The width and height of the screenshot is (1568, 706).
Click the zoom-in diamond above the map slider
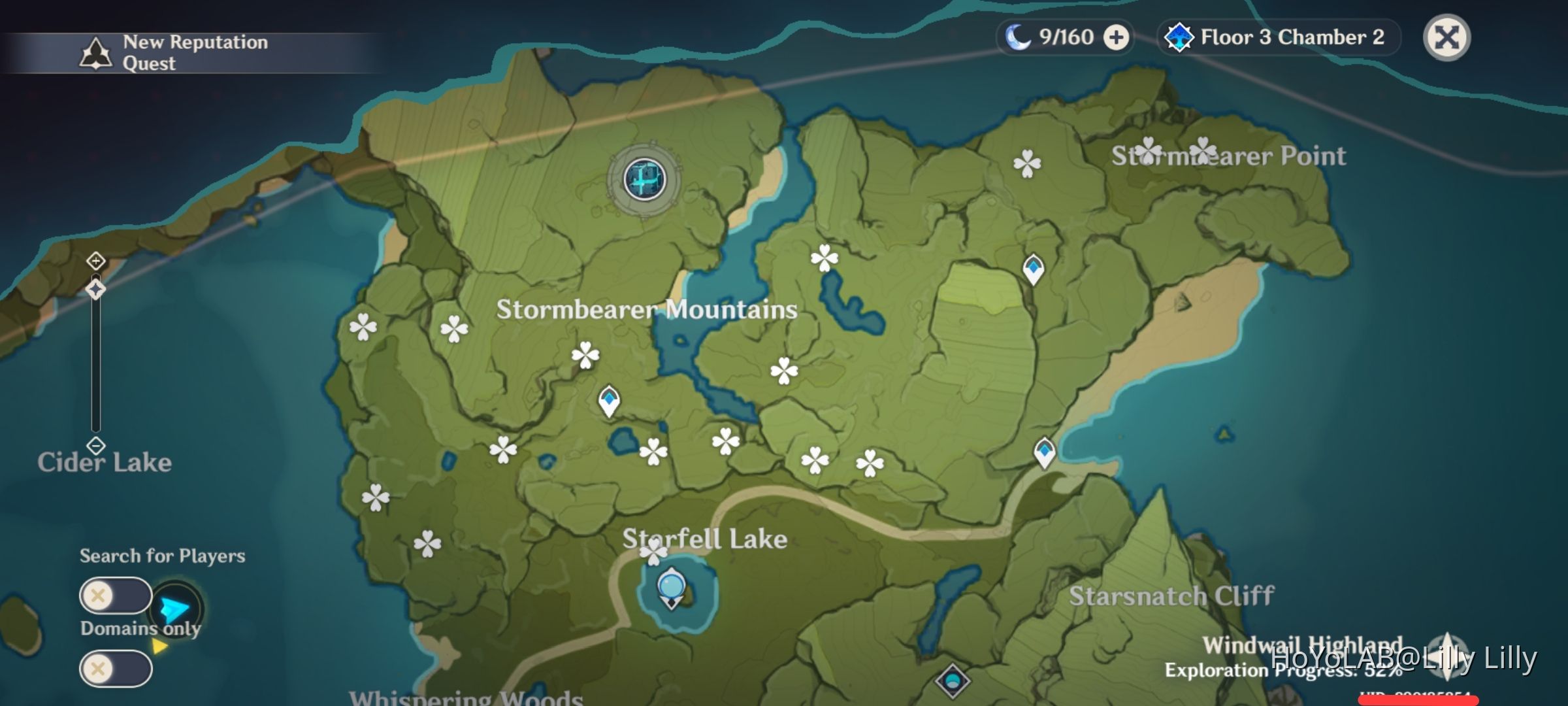(x=95, y=260)
